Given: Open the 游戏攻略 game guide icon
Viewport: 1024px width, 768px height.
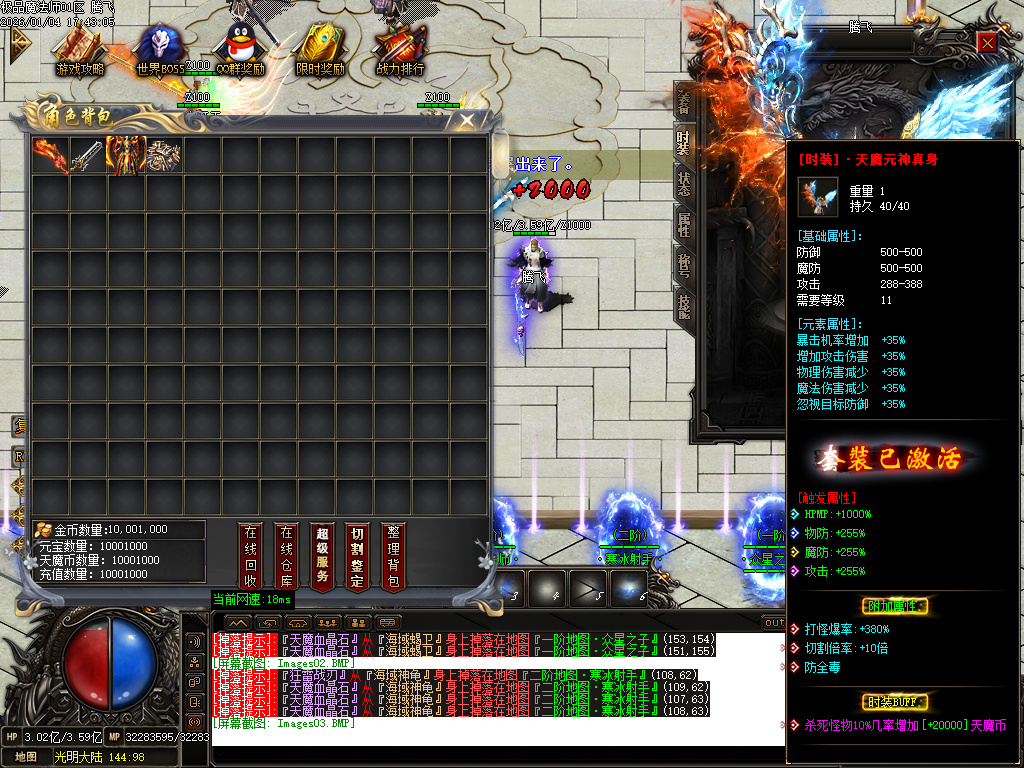Looking at the screenshot, I should click(80, 50).
